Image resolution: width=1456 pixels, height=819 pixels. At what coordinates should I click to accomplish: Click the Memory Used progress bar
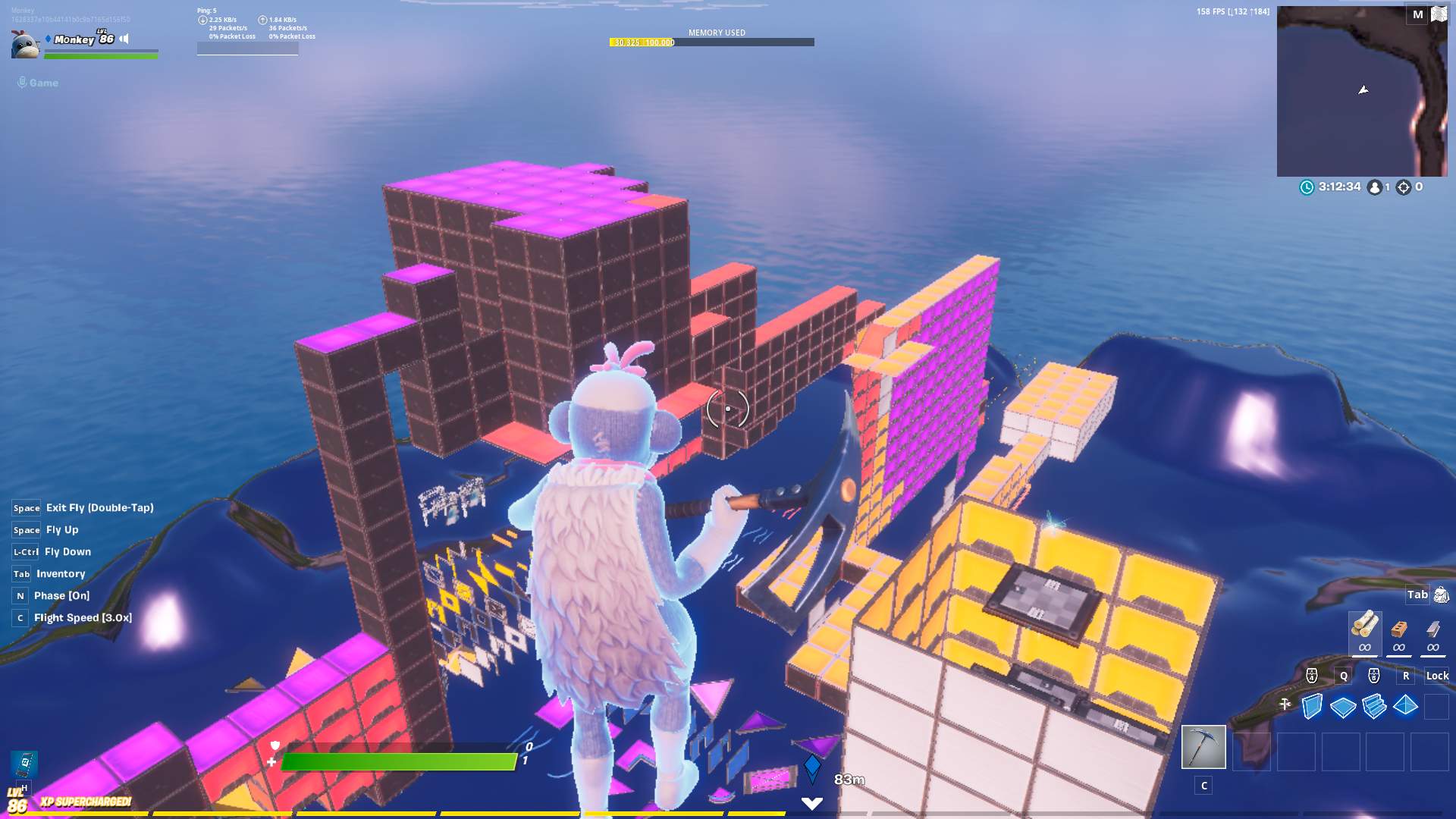pos(713,42)
